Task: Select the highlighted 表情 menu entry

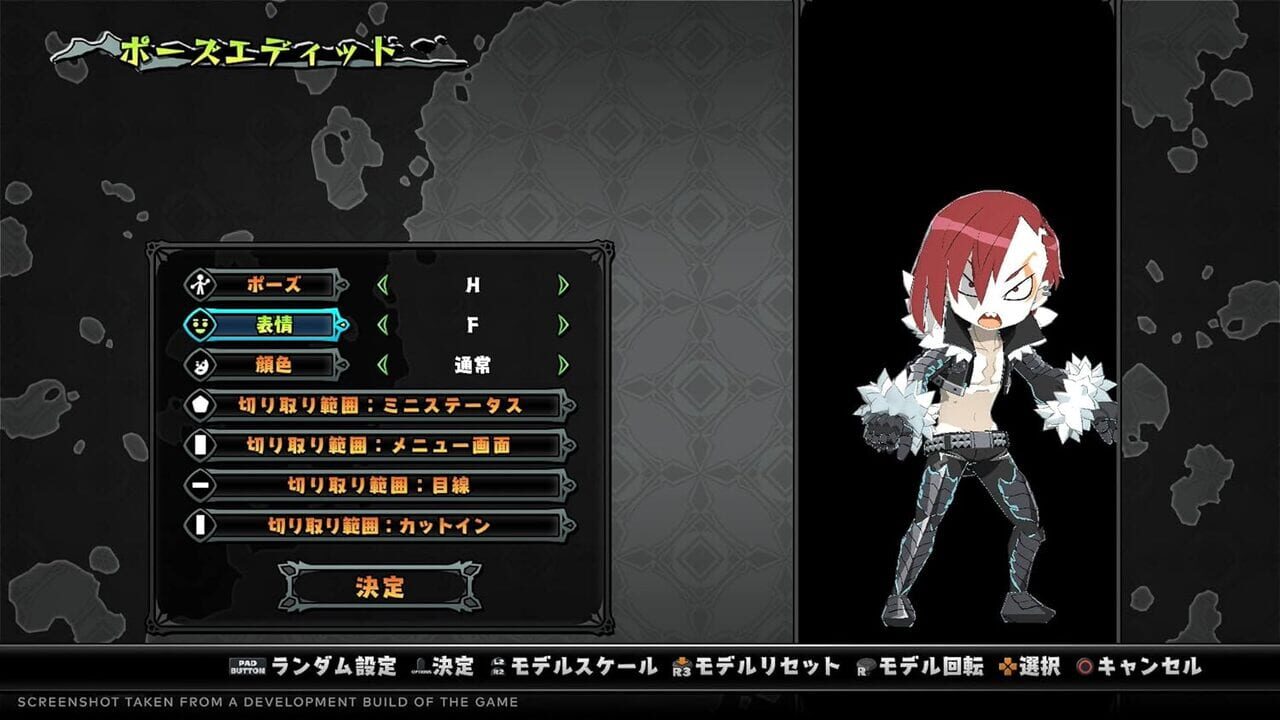Action: pos(277,325)
